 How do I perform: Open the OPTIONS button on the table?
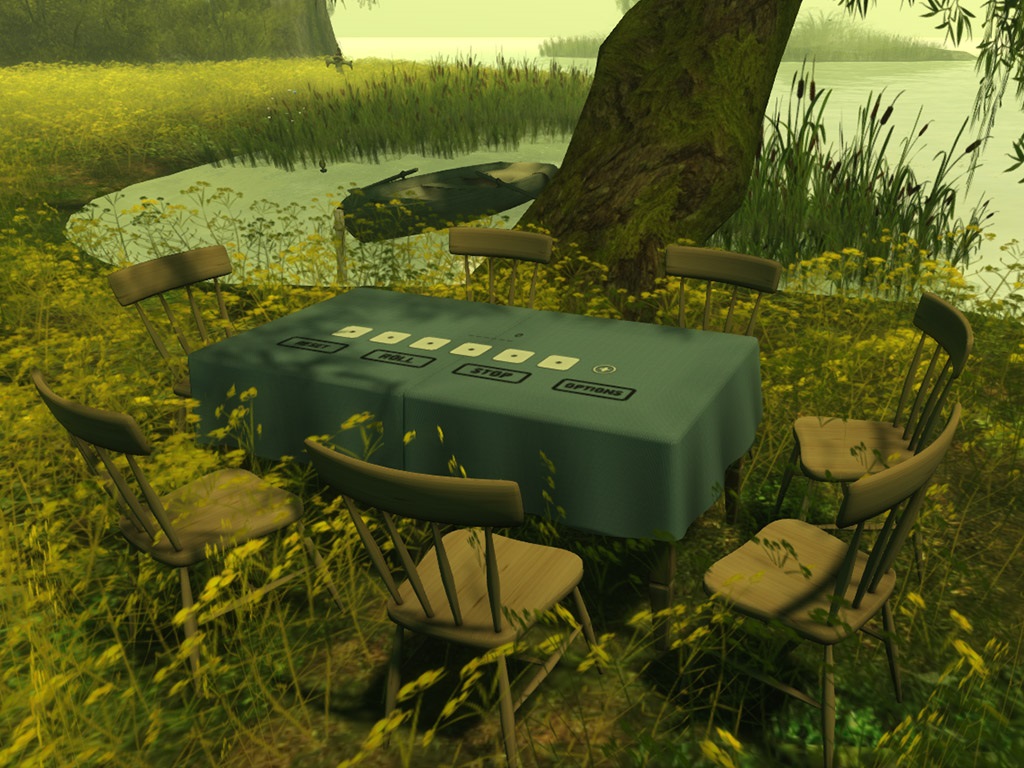(593, 389)
